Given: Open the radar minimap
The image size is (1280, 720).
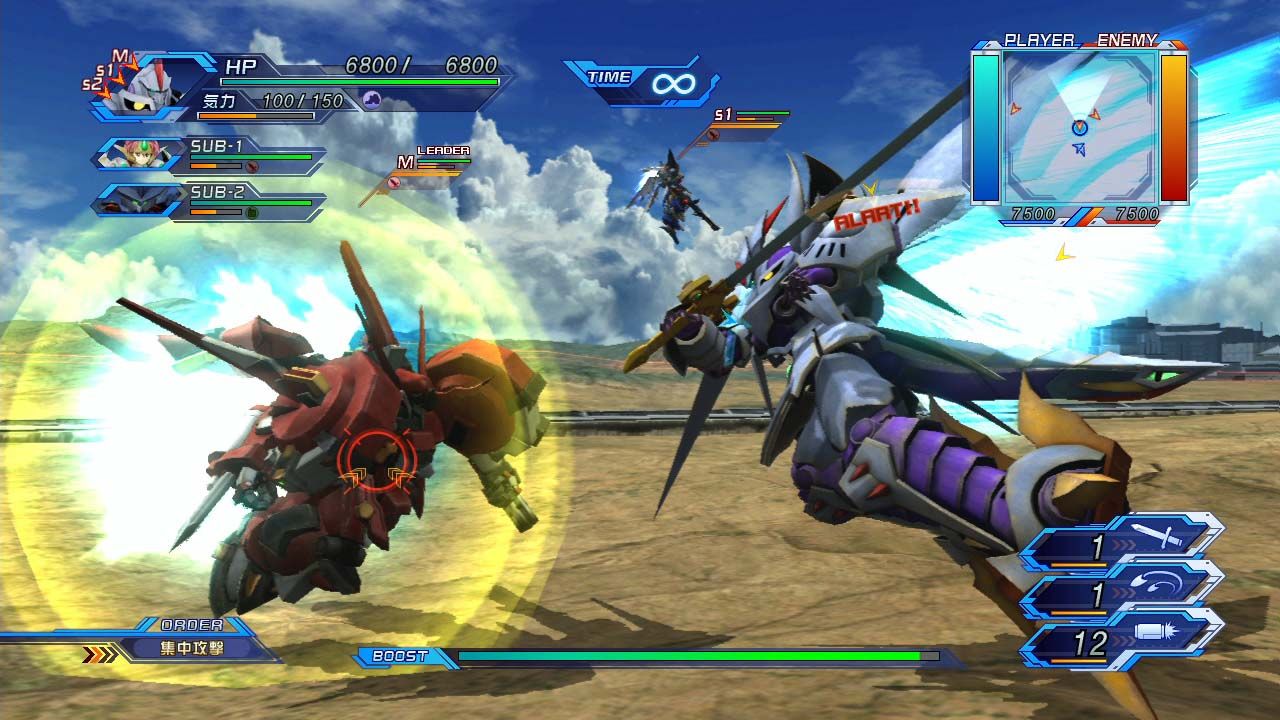Looking at the screenshot, I should pyautogui.click(x=1080, y=127).
